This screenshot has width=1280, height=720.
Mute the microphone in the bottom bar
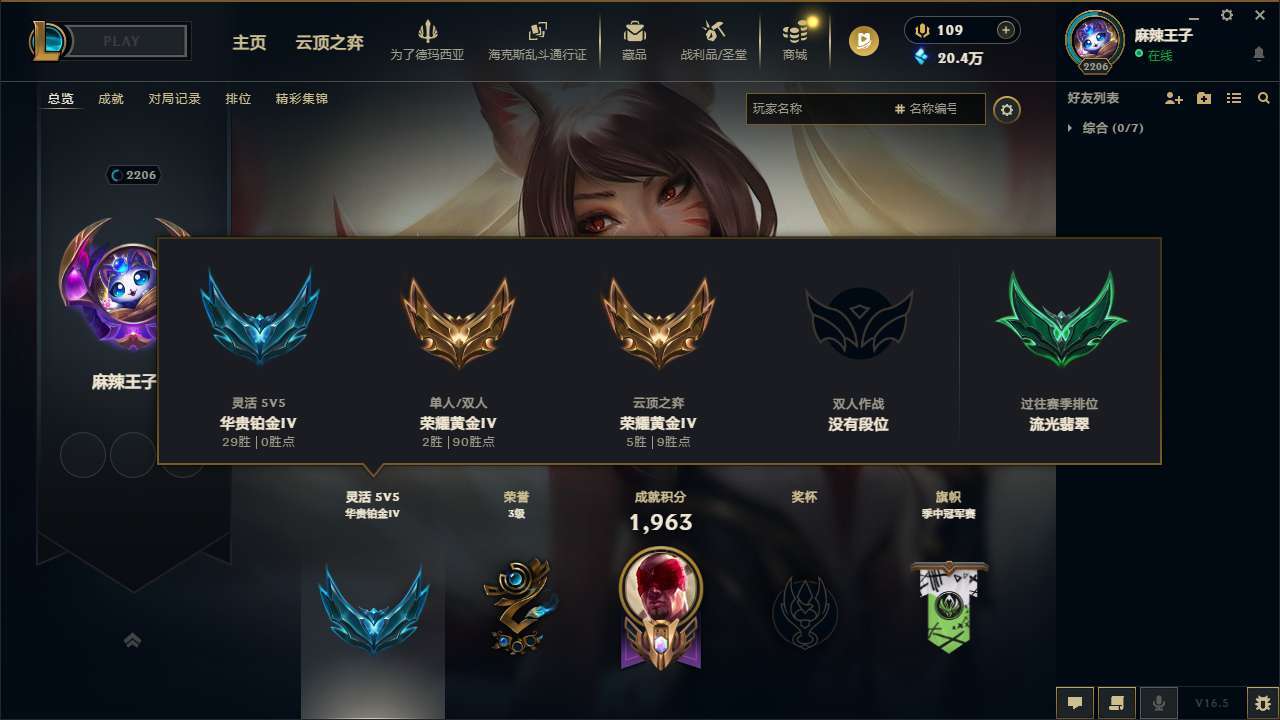click(1159, 703)
